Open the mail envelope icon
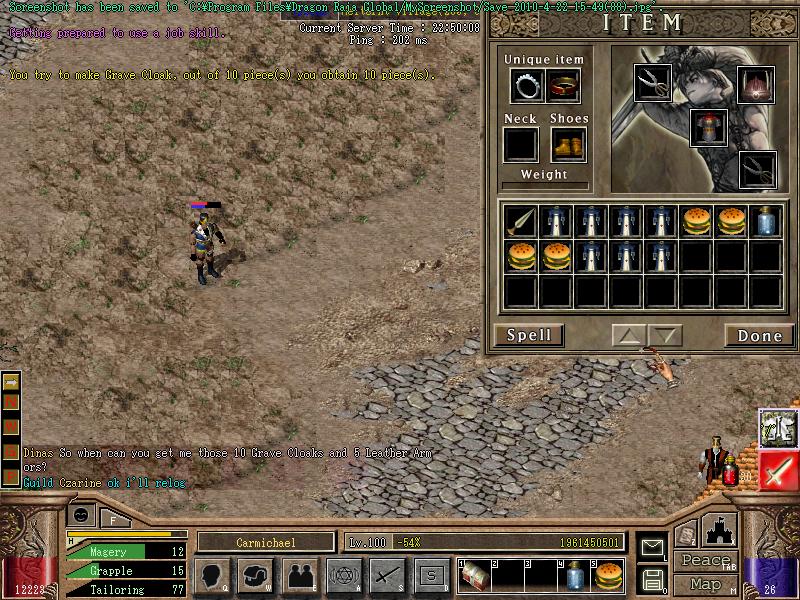 tap(652, 547)
